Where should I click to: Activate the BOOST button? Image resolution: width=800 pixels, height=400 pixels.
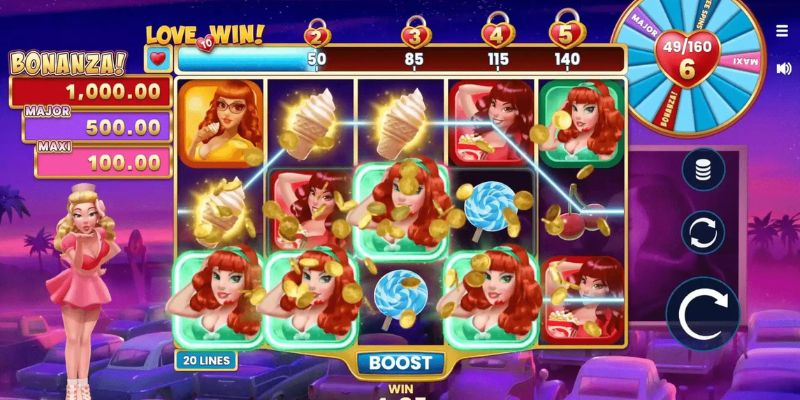(x=399, y=363)
